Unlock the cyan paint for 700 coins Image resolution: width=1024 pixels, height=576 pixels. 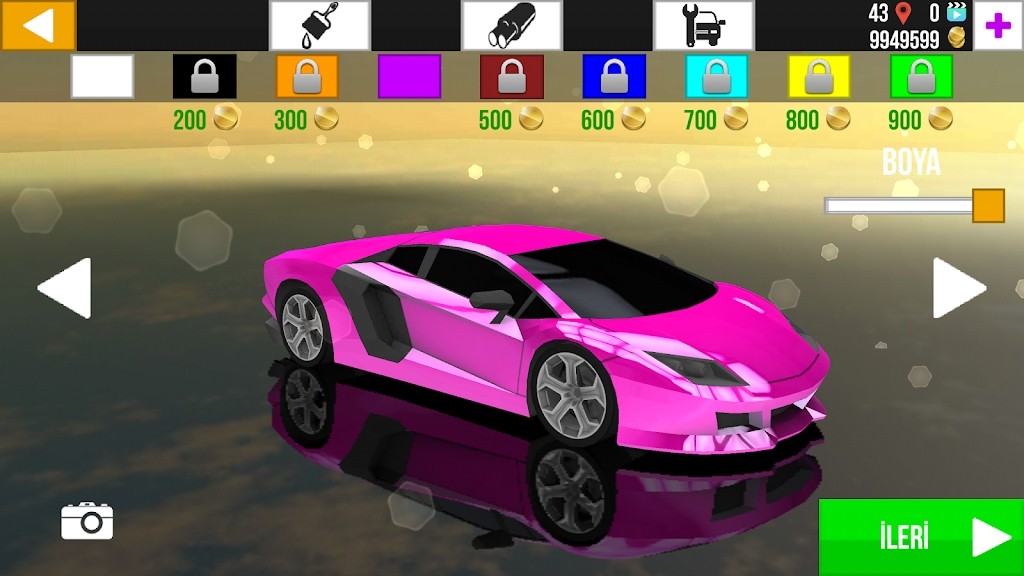pos(716,76)
